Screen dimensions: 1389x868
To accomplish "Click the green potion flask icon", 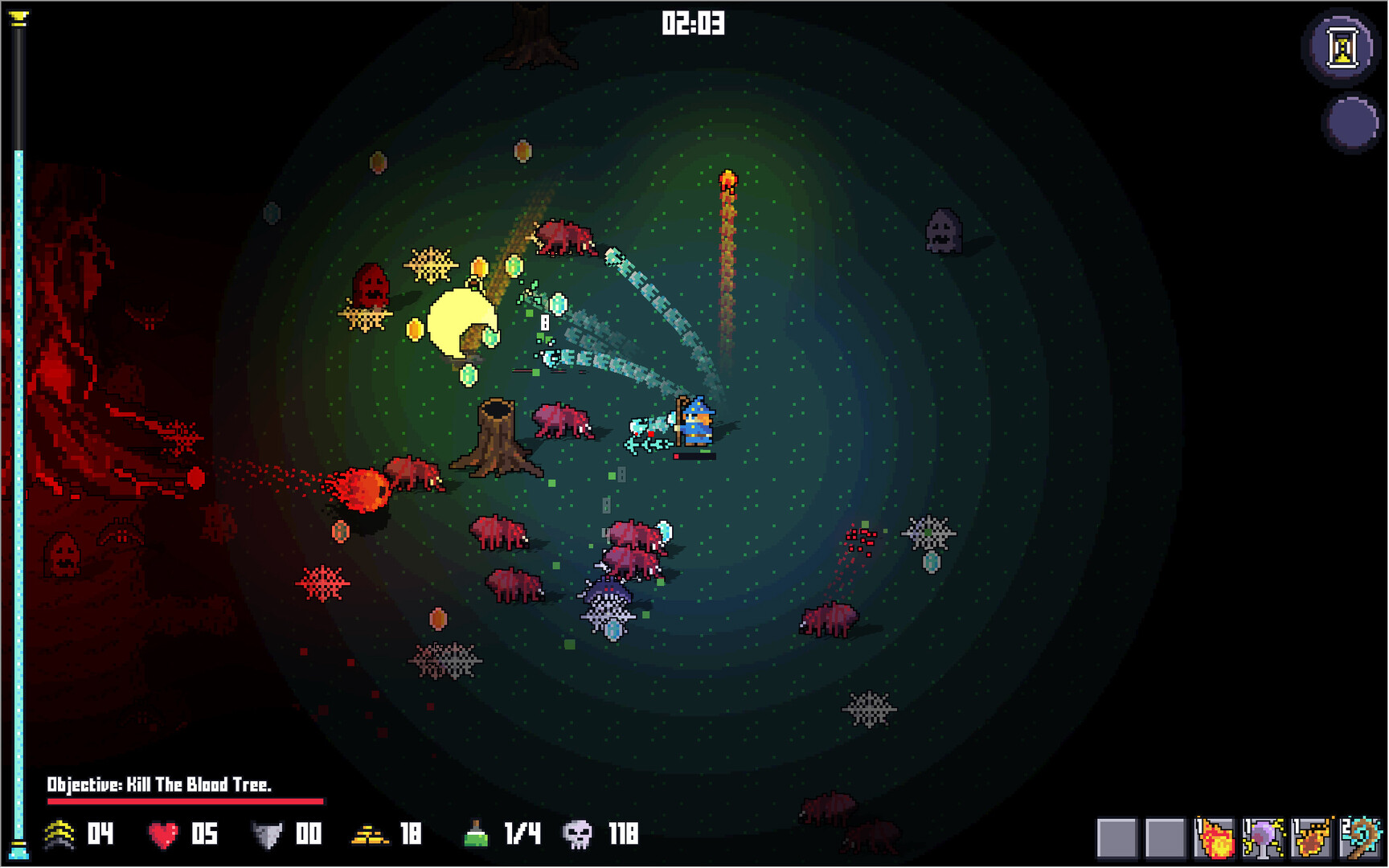I will coord(474,836).
